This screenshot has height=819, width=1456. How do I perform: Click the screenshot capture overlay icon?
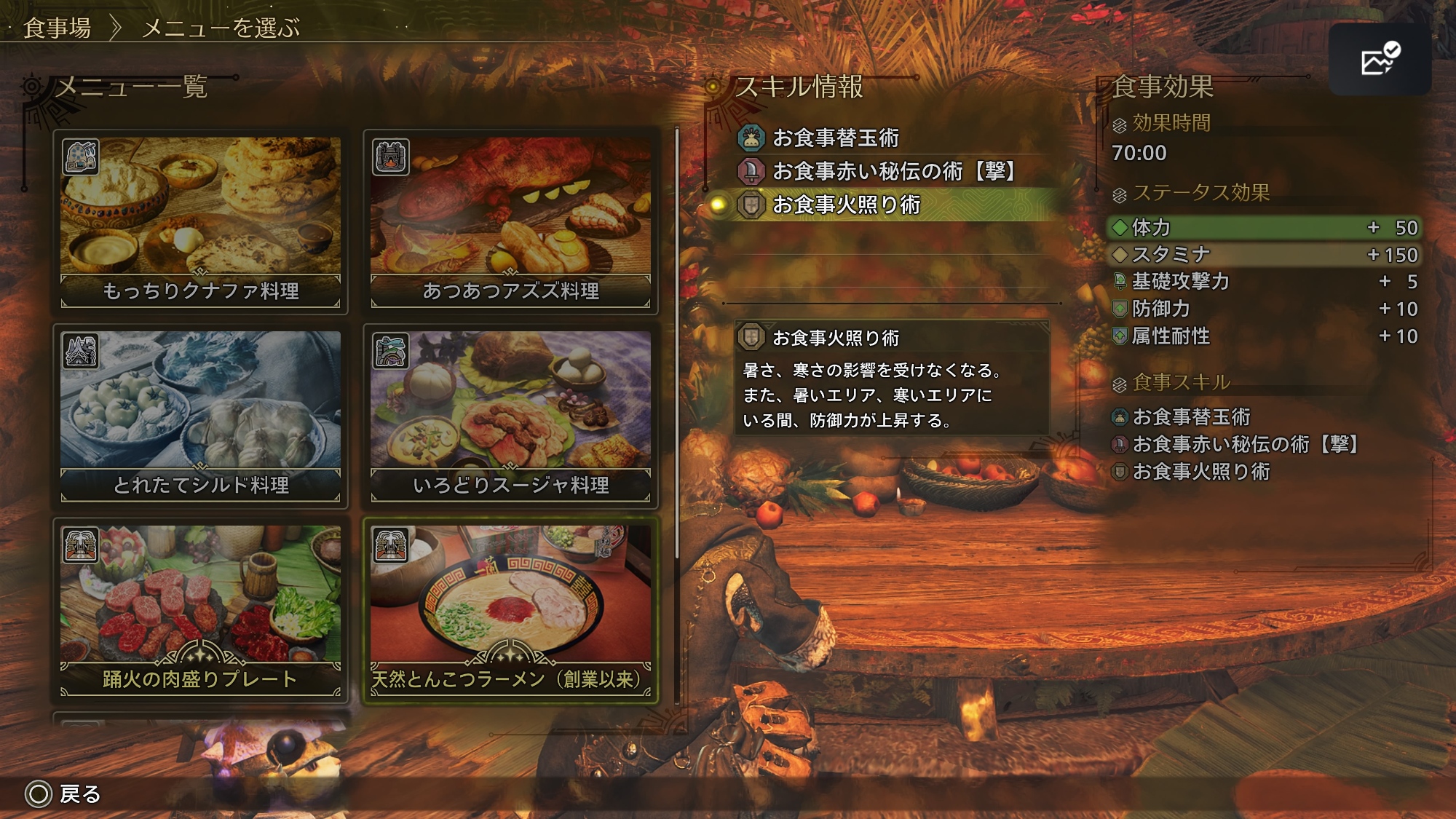1380,60
